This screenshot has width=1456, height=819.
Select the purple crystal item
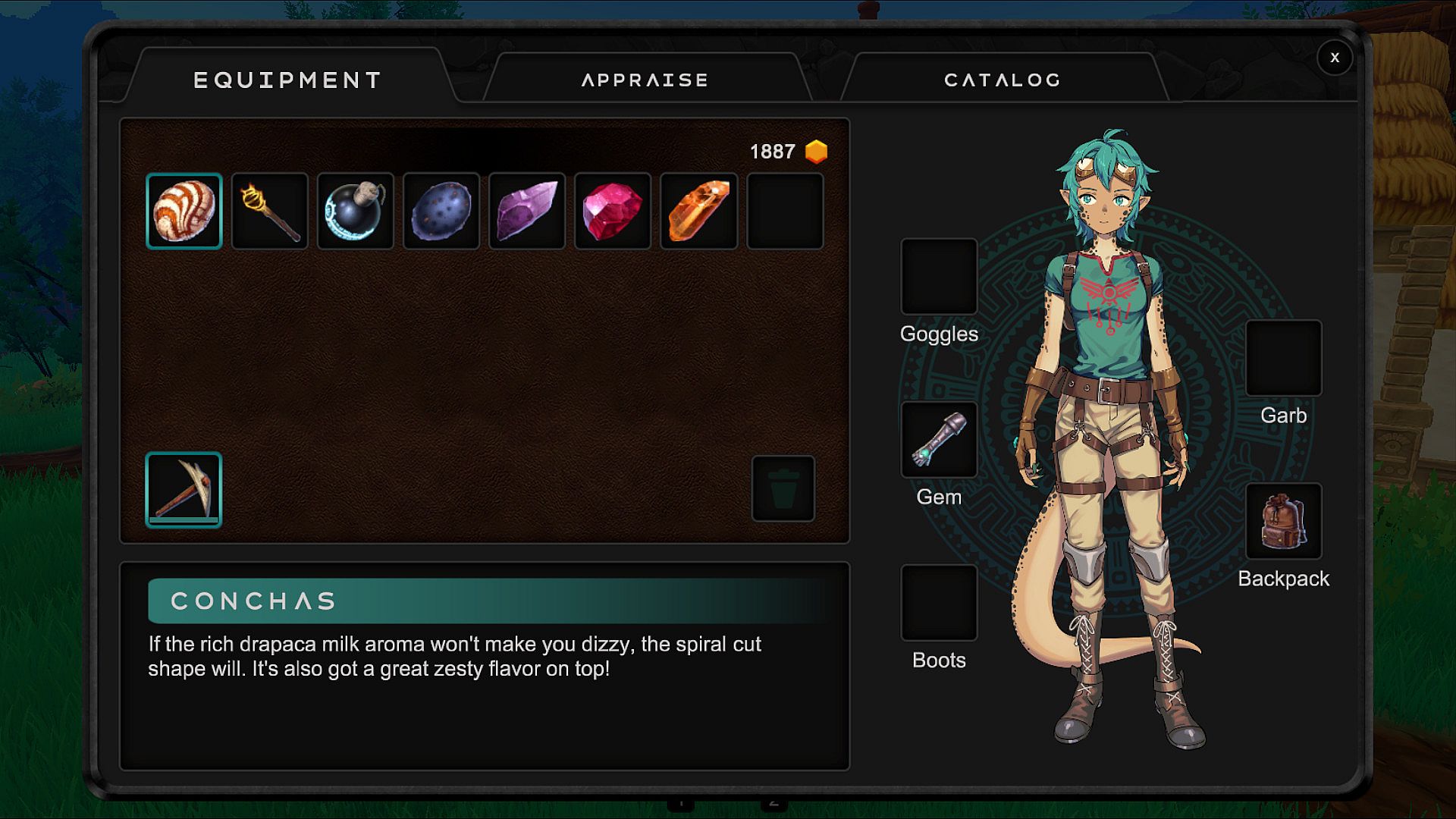pos(527,211)
